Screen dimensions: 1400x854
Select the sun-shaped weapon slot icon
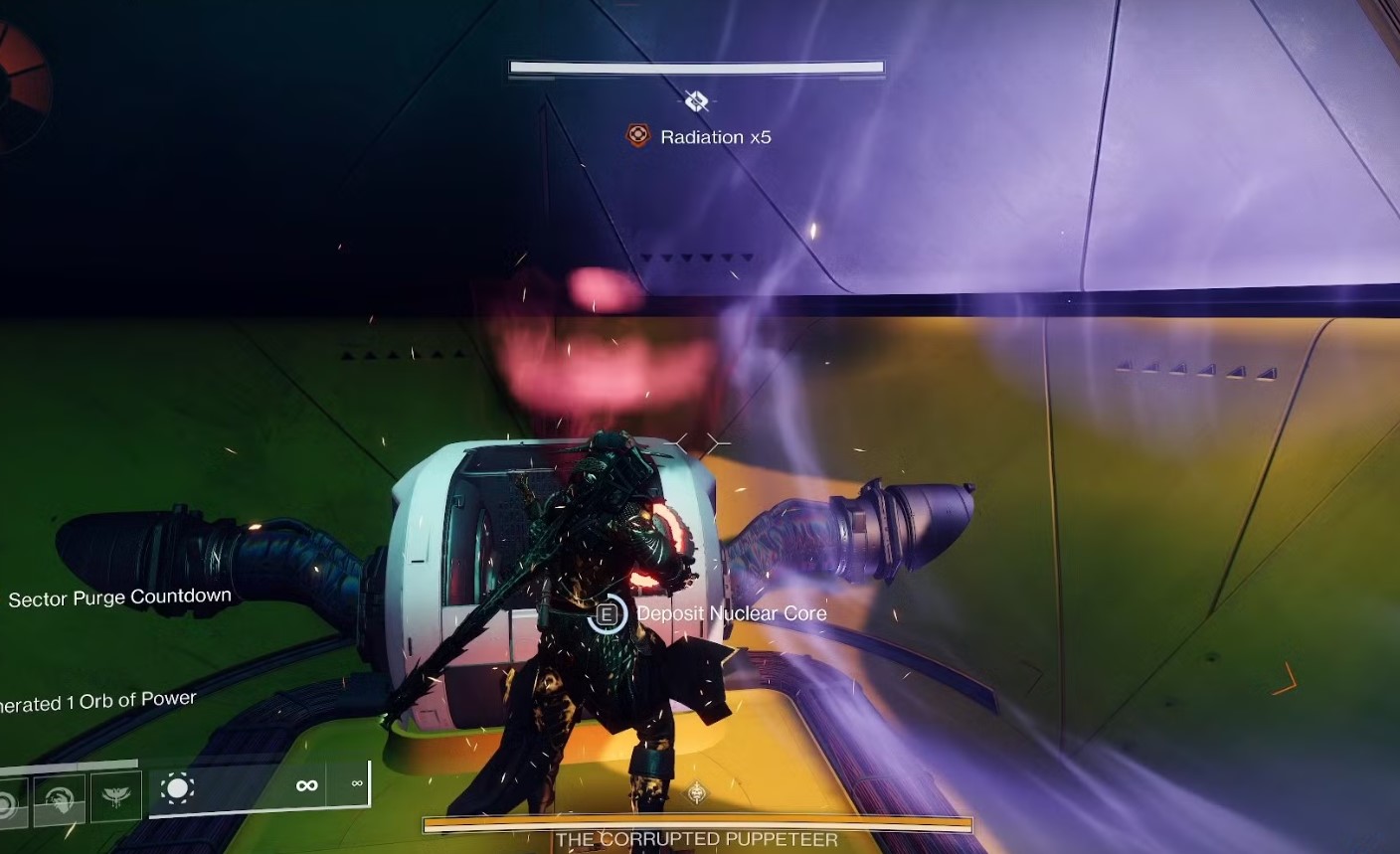[178, 789]
